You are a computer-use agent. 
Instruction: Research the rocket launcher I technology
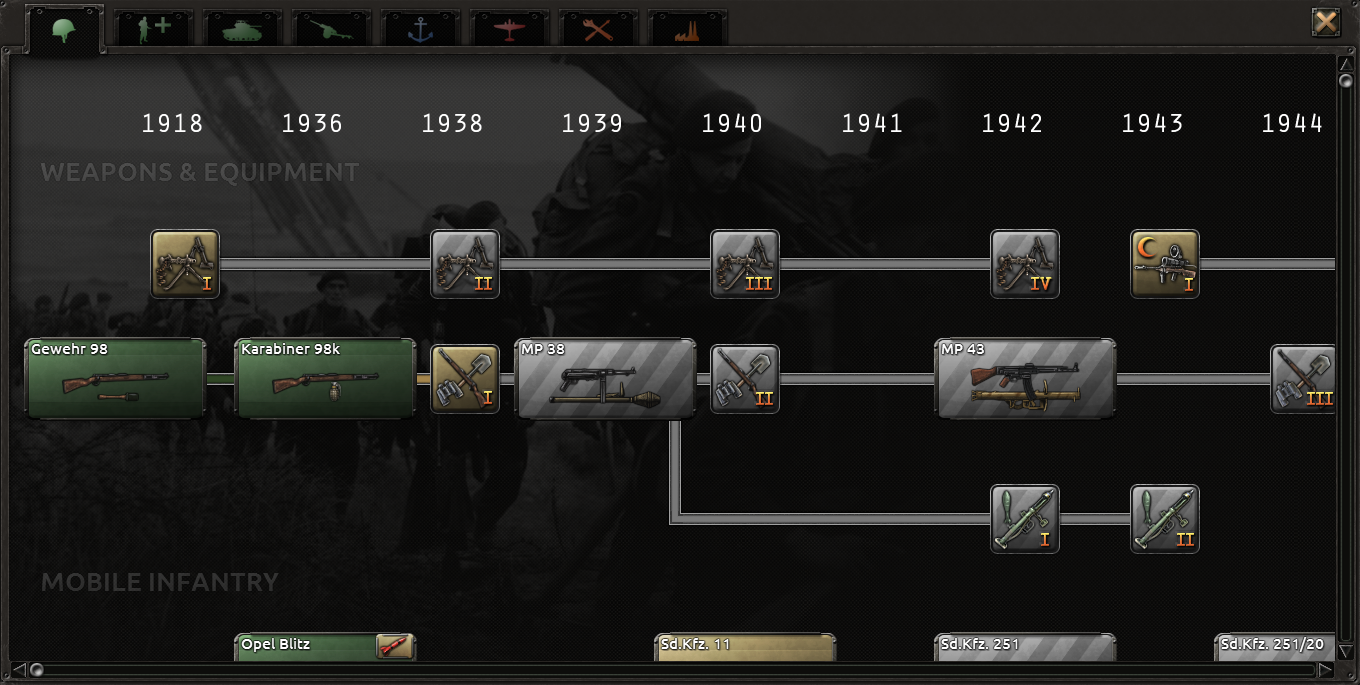[x=1025, y=519]
